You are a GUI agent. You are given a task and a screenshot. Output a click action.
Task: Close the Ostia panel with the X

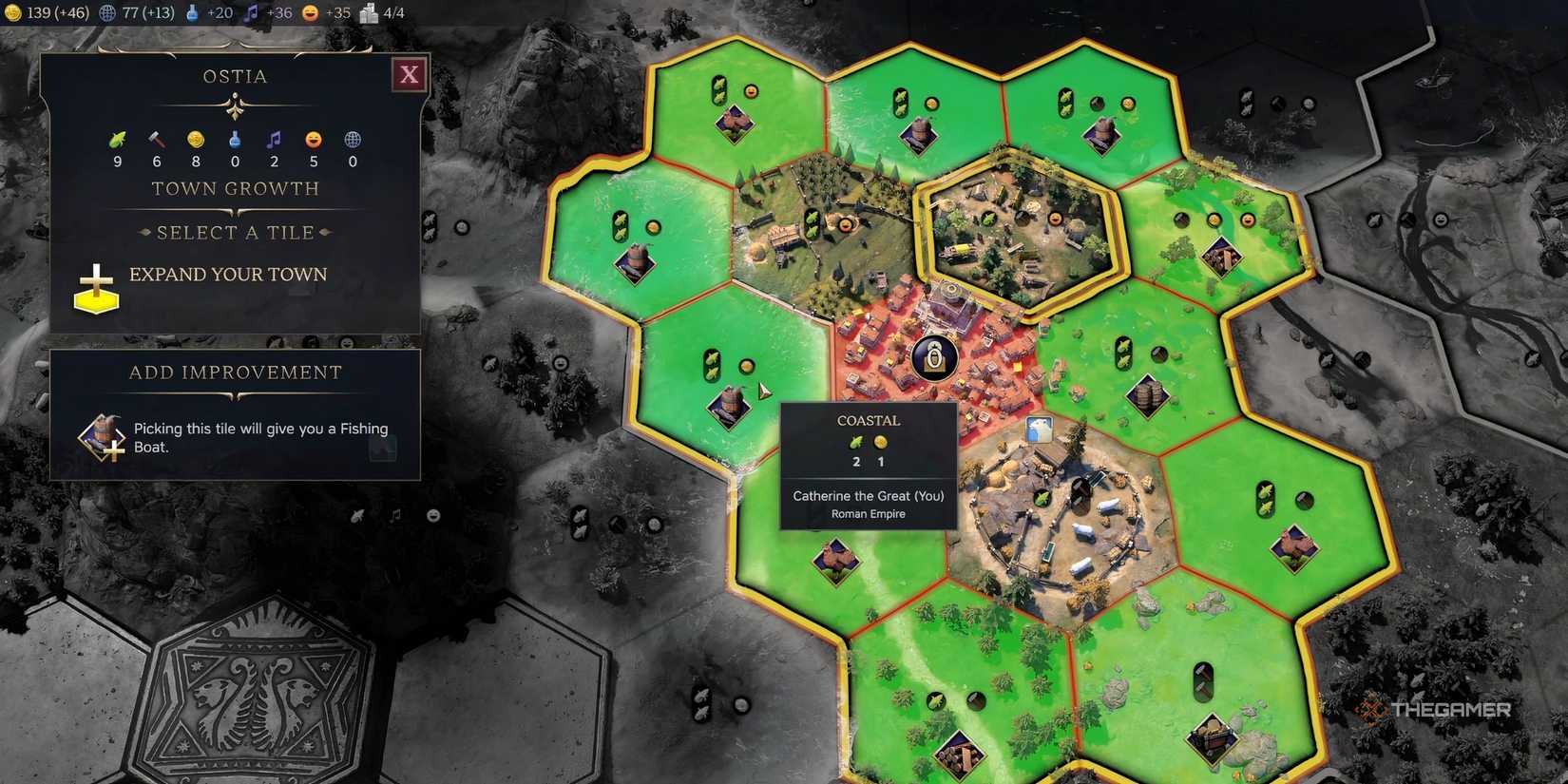409,73
